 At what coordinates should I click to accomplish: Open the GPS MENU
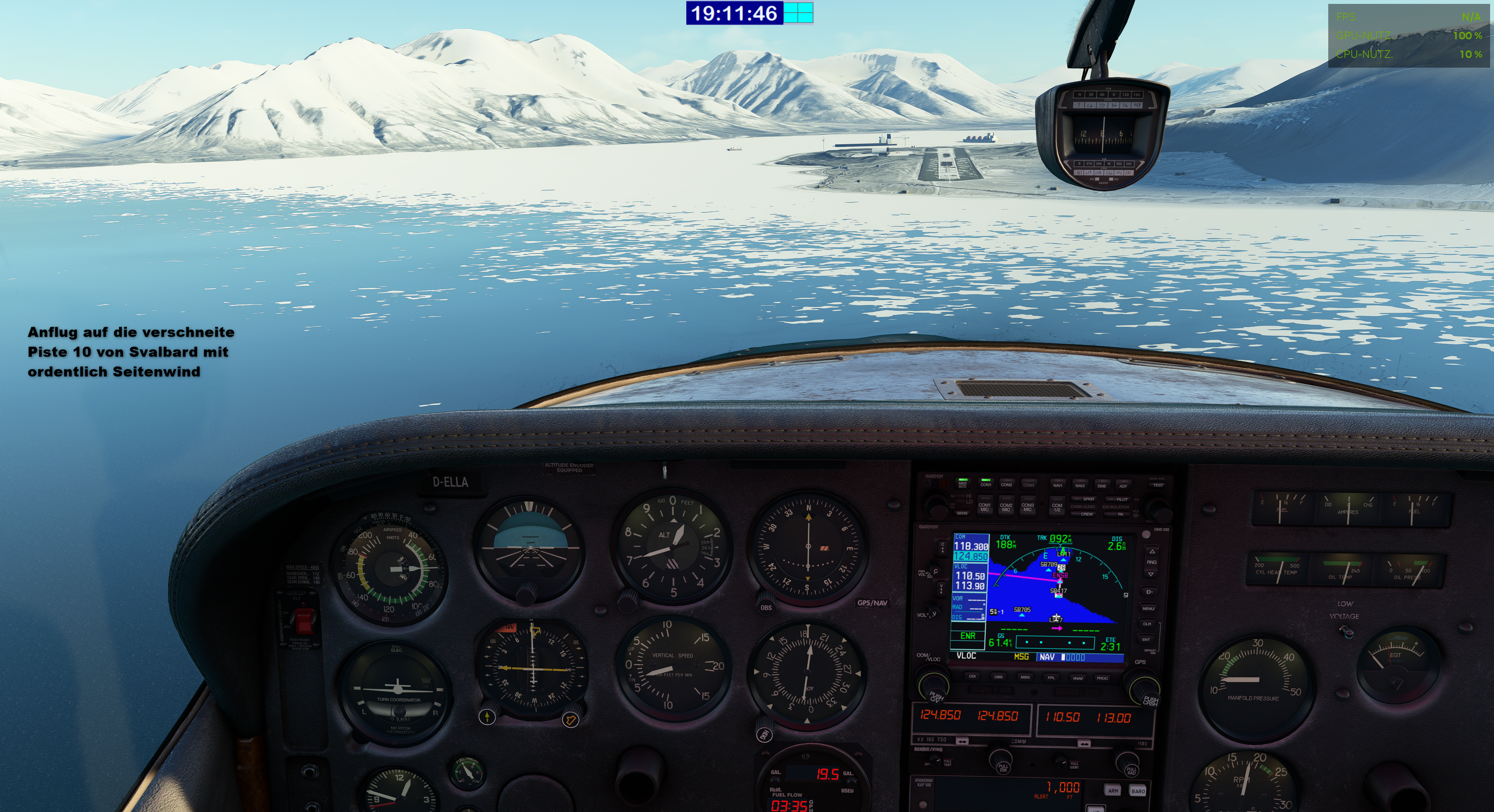(1149, 609)
